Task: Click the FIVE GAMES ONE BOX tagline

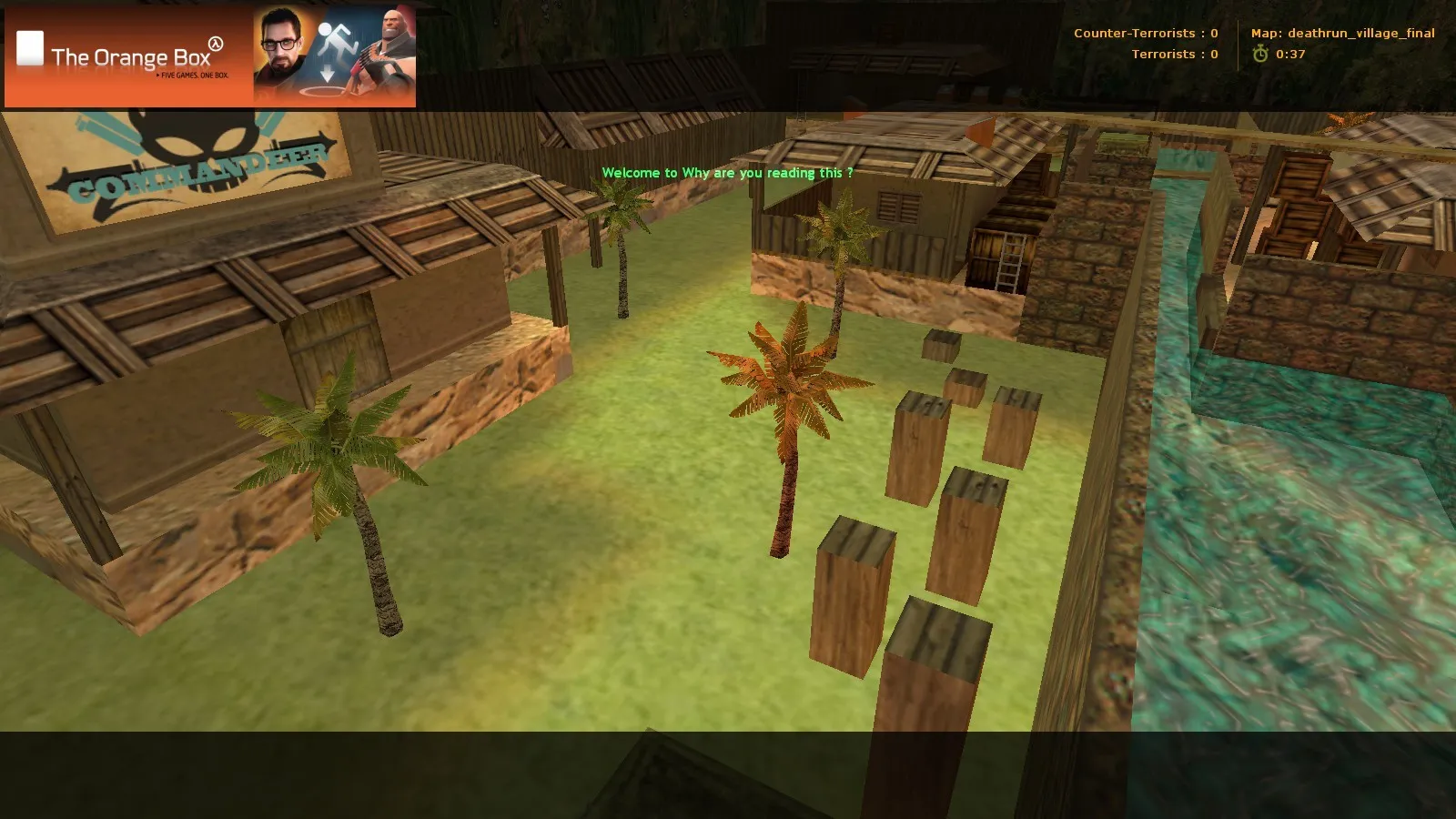Action: tap(194, 75)
